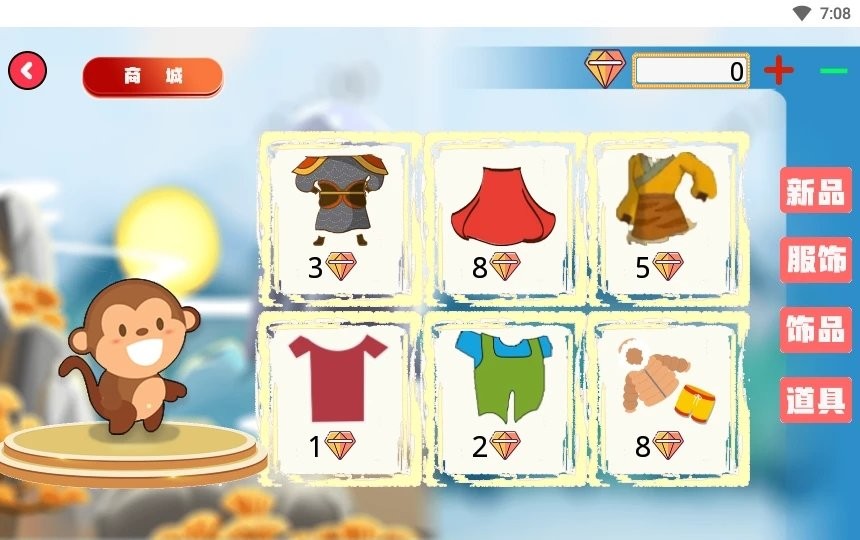Switch to the 新品 category tab
This screenshot has height=540, width=860.
[x=816, y=191]
